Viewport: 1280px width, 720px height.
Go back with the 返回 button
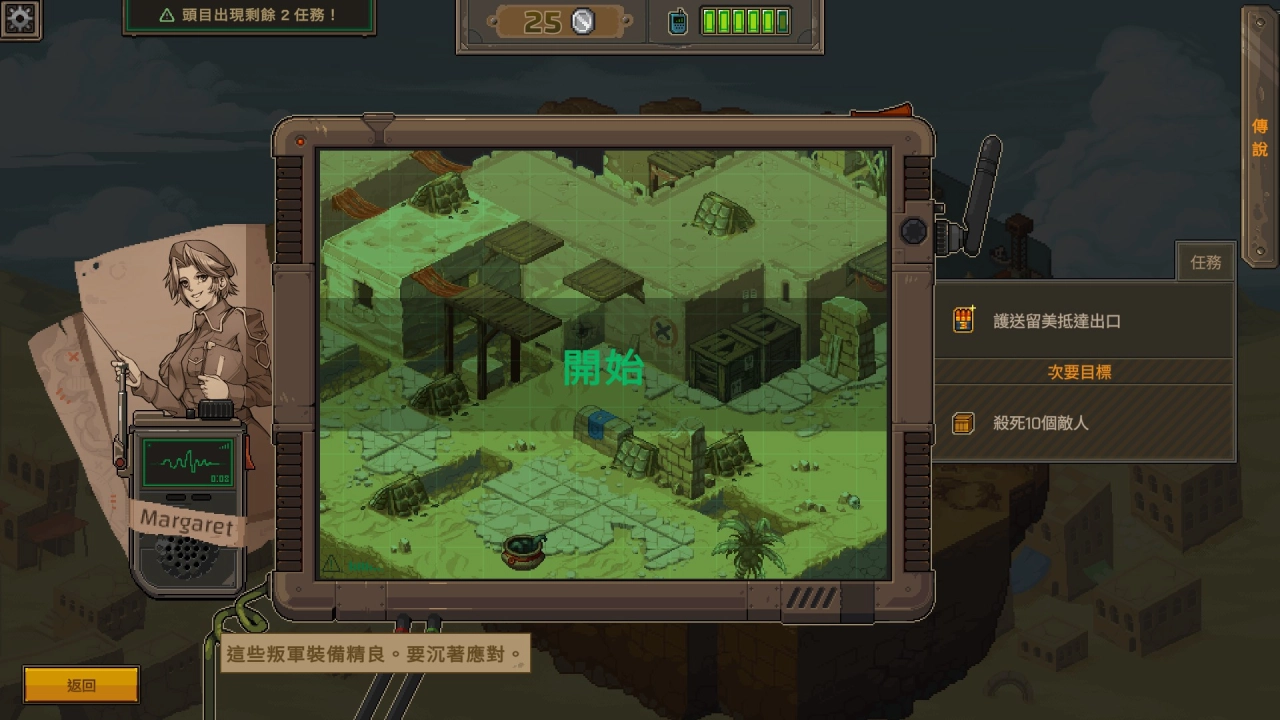[81, 685]
